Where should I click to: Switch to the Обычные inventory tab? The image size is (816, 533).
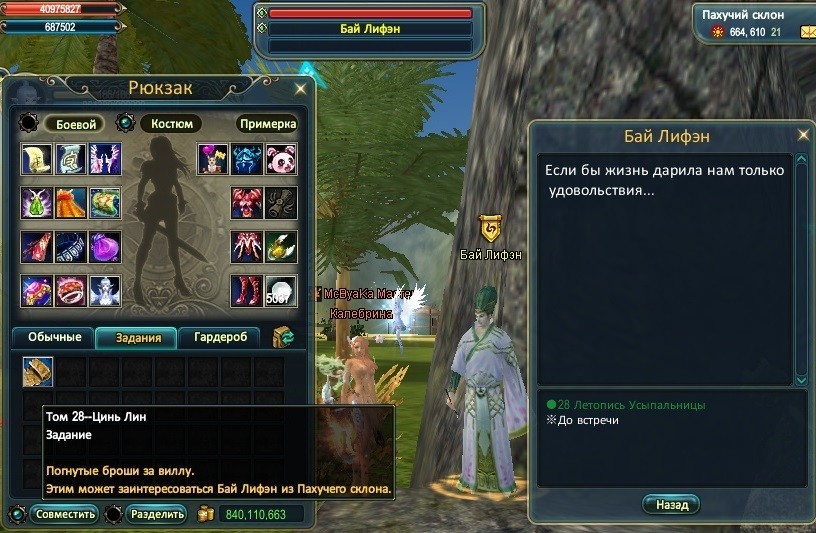pos(54,338)
